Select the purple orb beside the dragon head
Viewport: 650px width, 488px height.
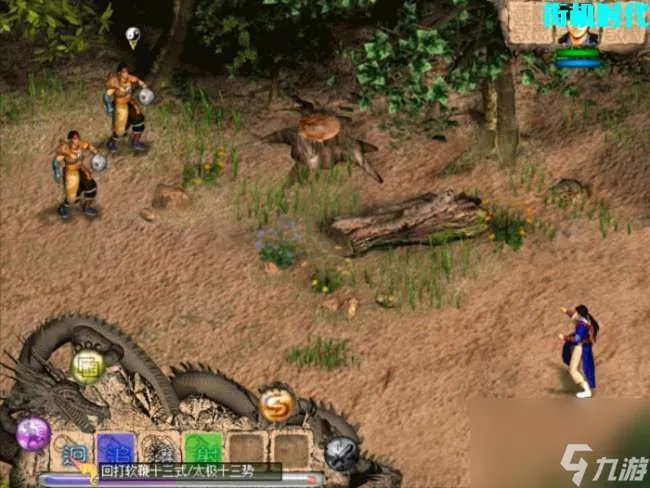click(x=33, y=434)
